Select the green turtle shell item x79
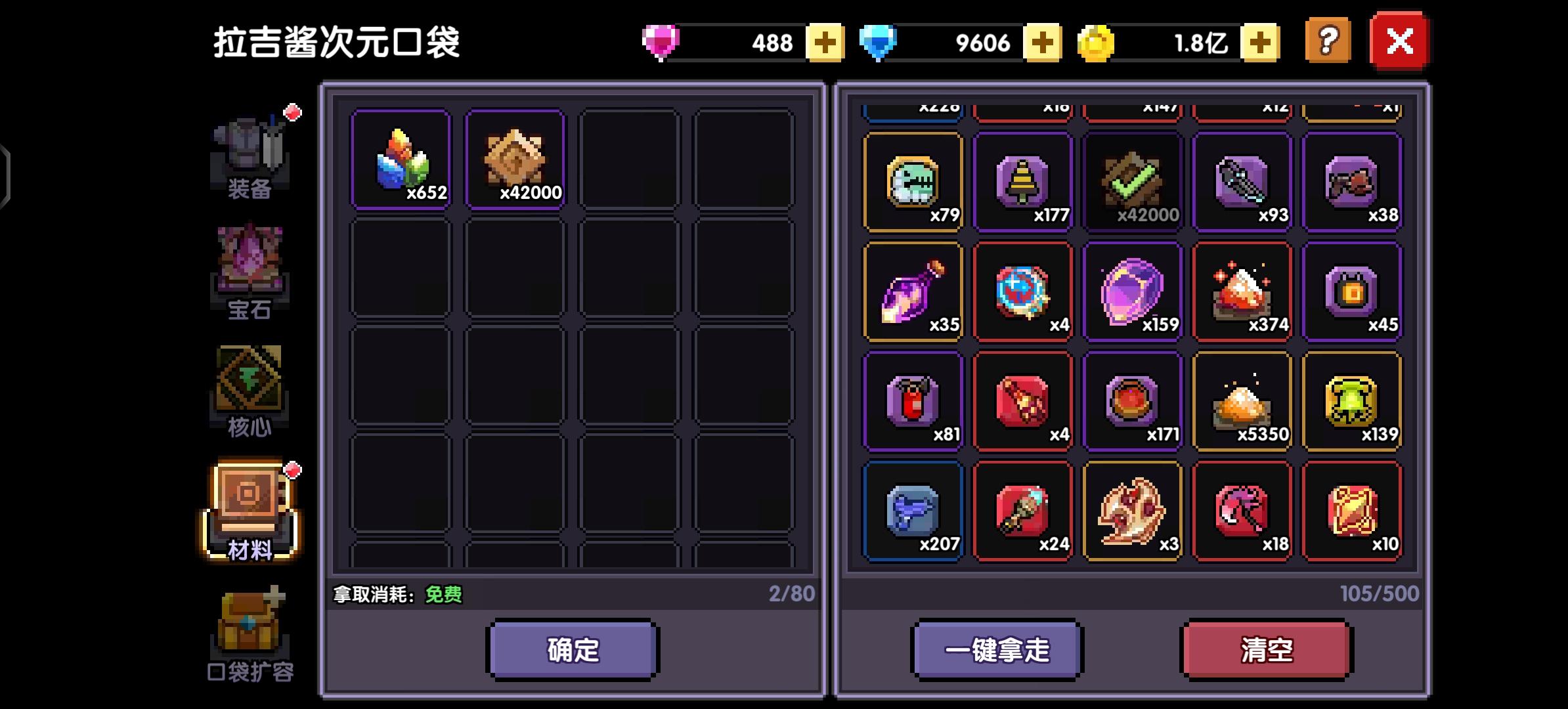Screen dimensions: 1568x709 point(913,182)
